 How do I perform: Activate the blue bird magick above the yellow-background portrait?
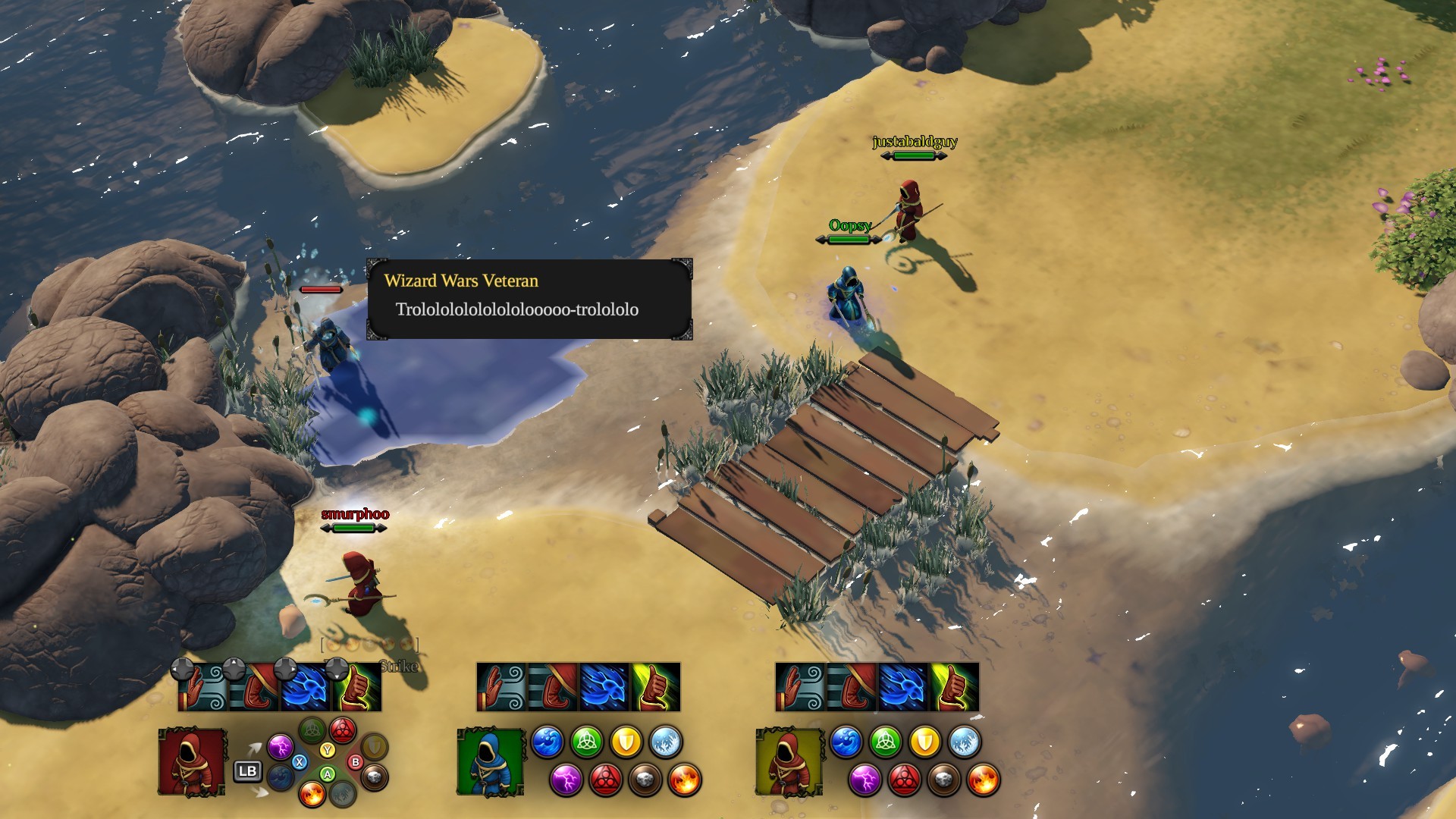[x=903, y=687]
